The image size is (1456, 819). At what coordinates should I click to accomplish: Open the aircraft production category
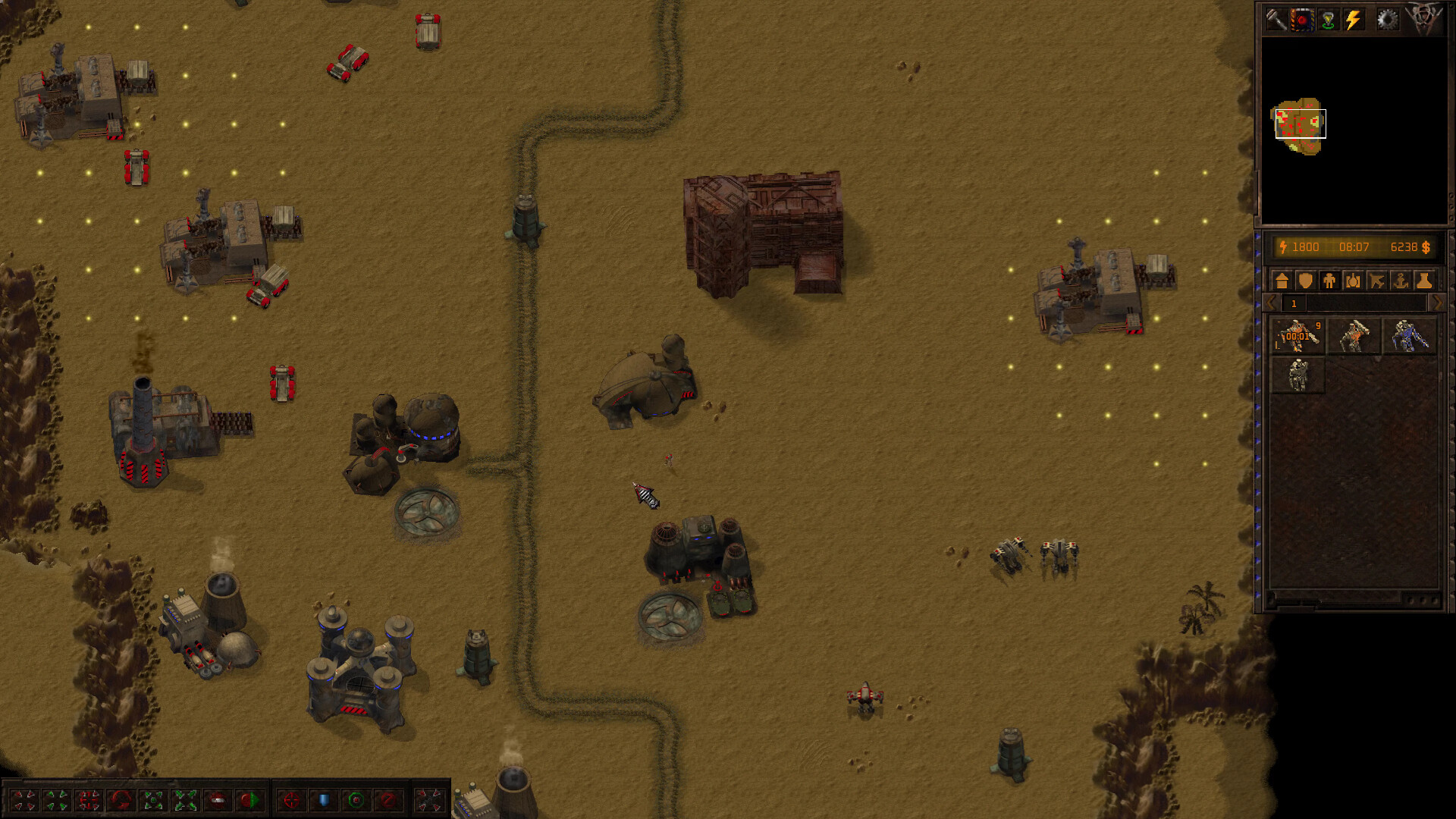[x=1376, y=280]
